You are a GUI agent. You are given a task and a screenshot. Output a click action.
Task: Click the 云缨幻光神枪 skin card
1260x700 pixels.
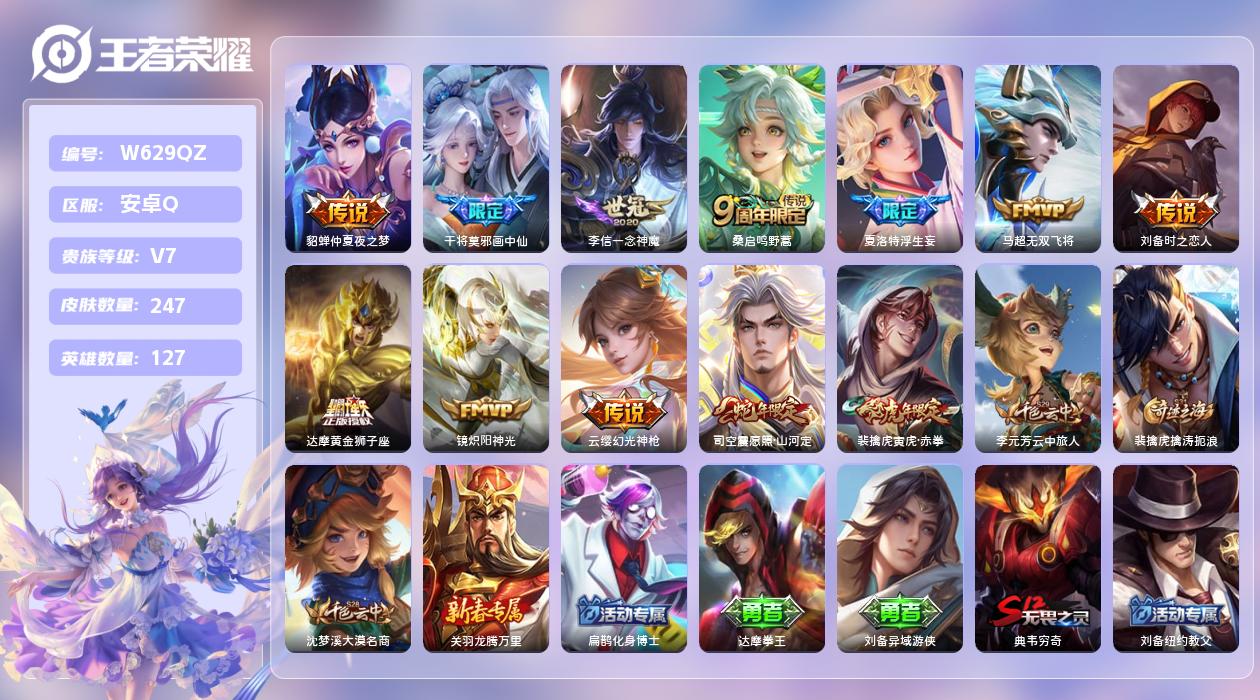(x=624, y=358)
